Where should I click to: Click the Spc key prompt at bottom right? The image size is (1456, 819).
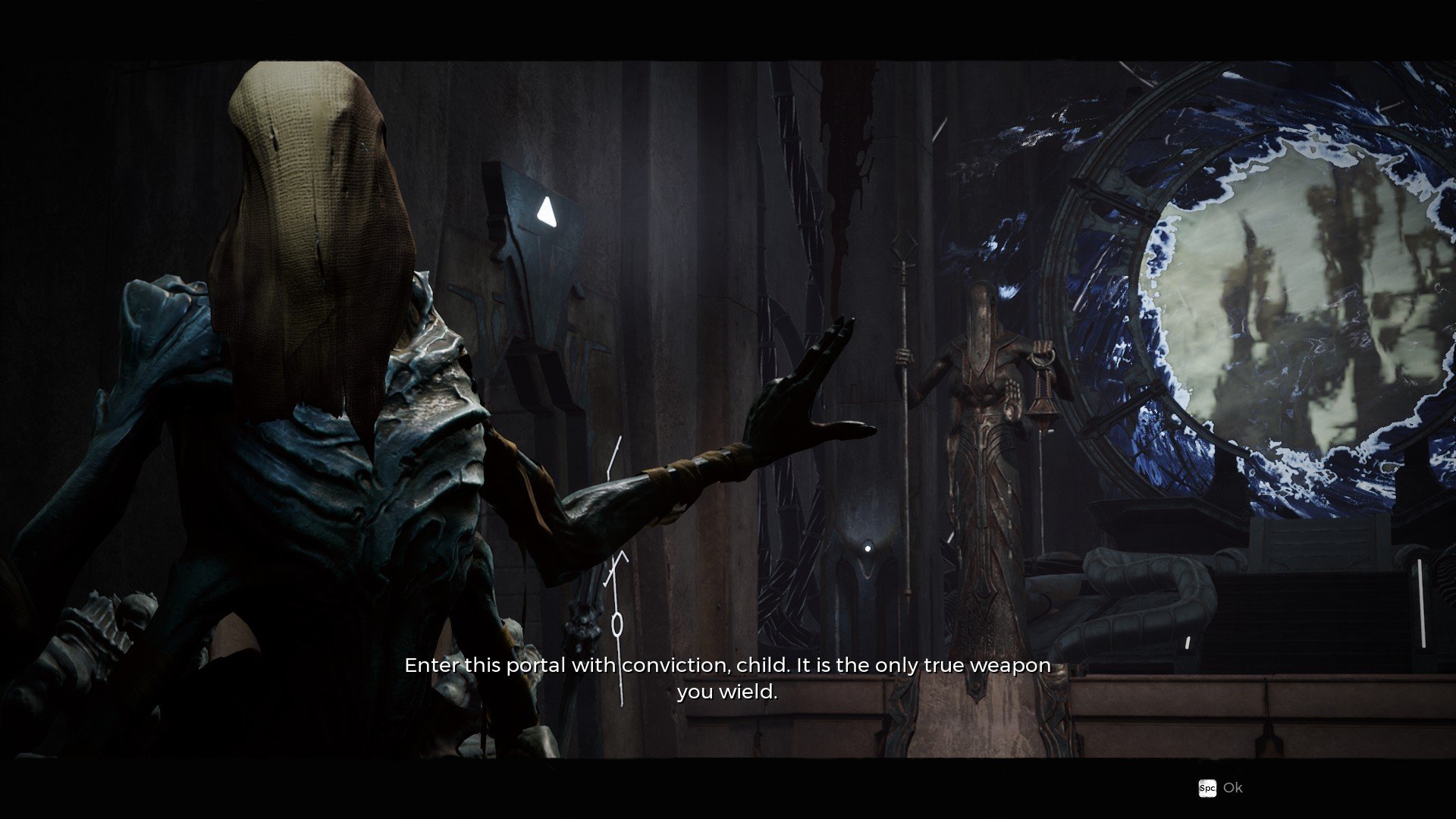(1209, 789)
